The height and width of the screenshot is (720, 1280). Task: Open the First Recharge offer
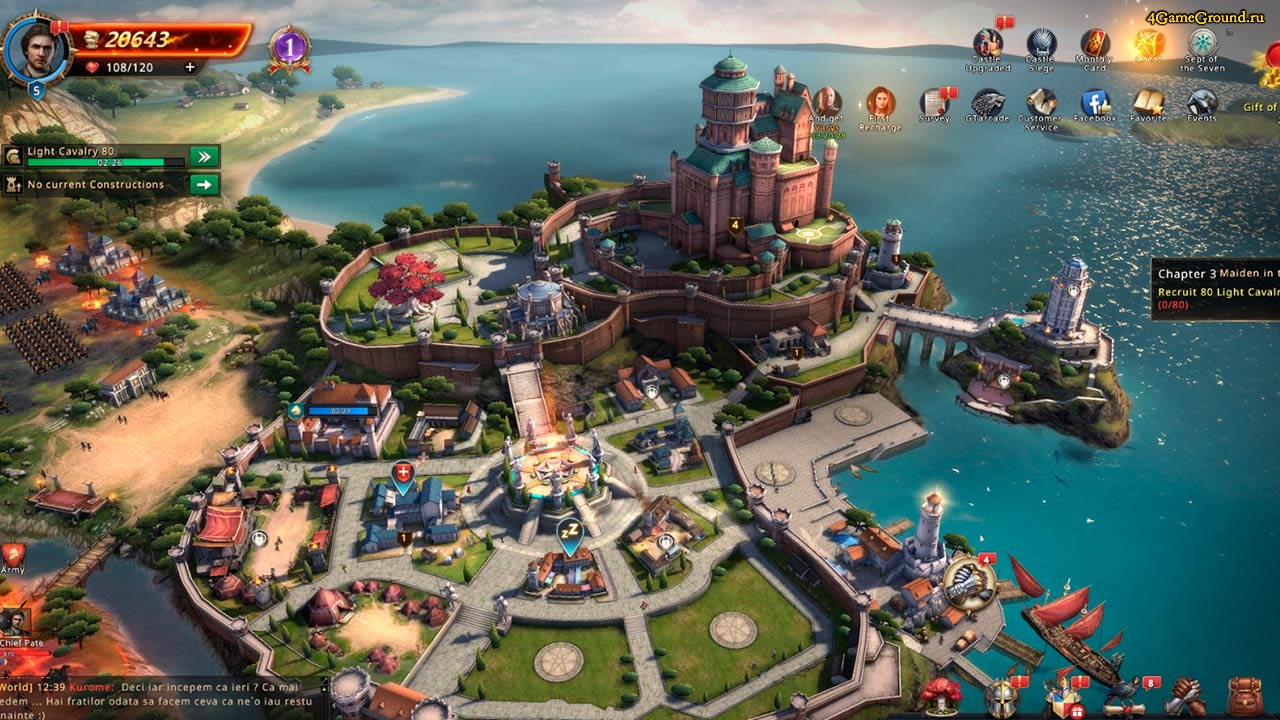(x=880, y=104)
